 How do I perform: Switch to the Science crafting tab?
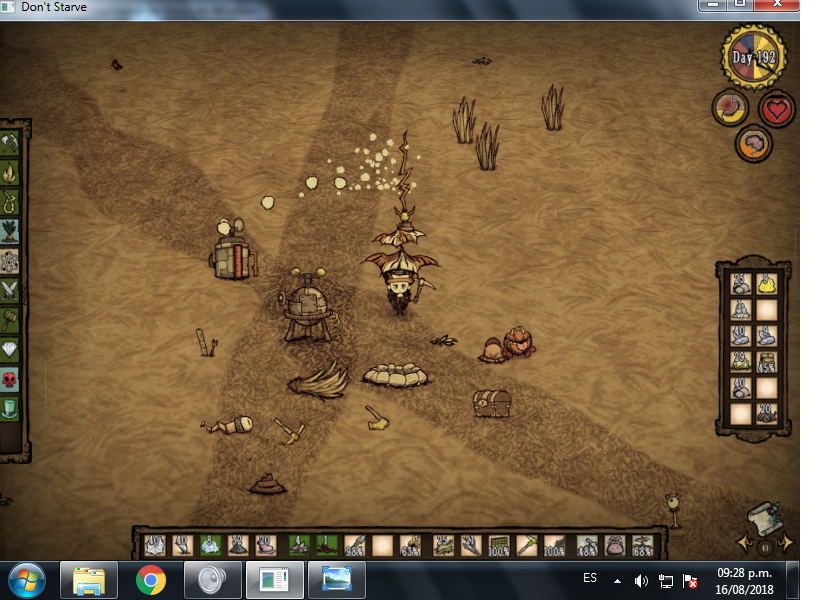11,261
